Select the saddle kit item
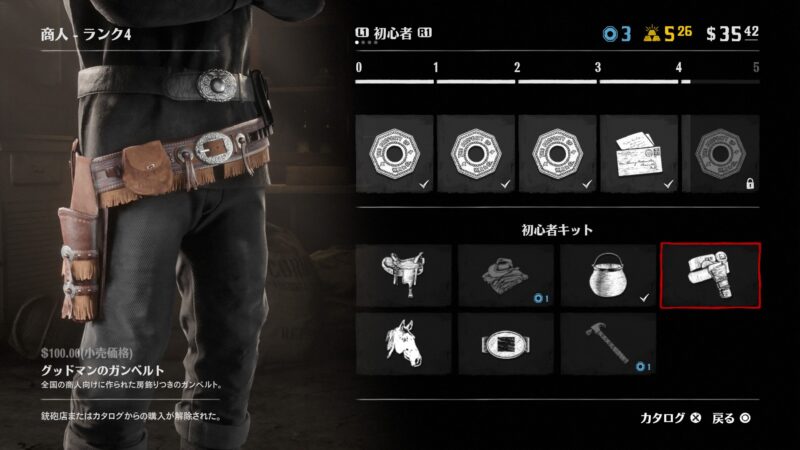This screenshot has height=450, width=800. click(403, 274)
